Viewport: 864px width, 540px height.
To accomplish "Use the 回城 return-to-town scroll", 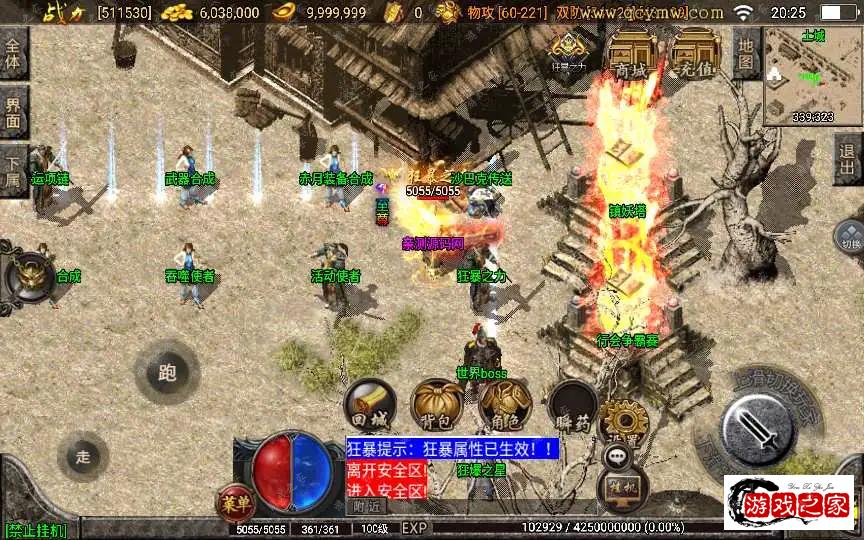I will [x=369, y=405].
